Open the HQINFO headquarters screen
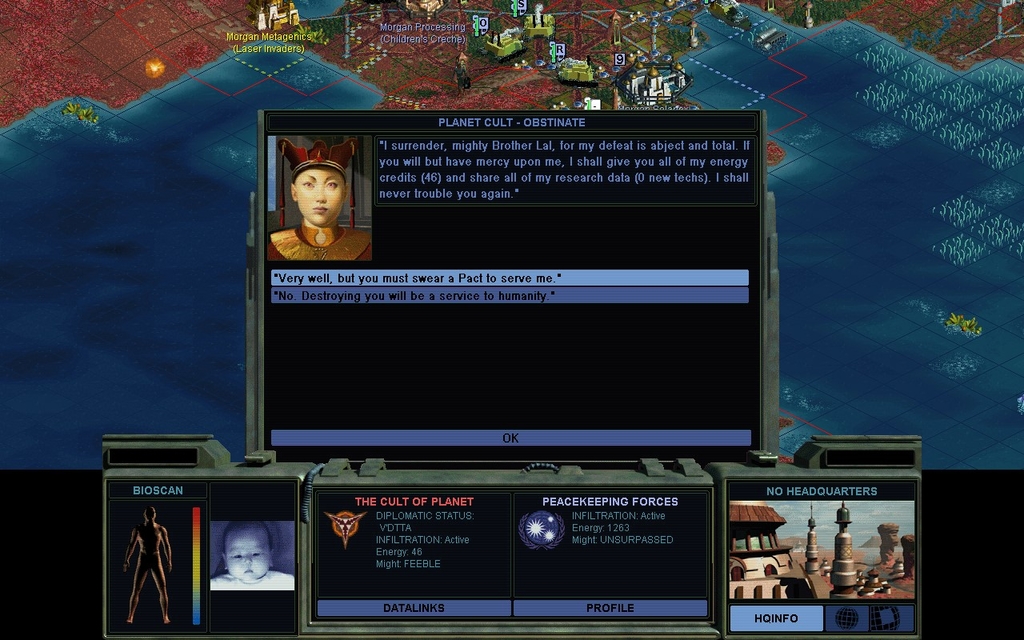This screenshot has height=640, width=1024. click(x=776, y=618)
